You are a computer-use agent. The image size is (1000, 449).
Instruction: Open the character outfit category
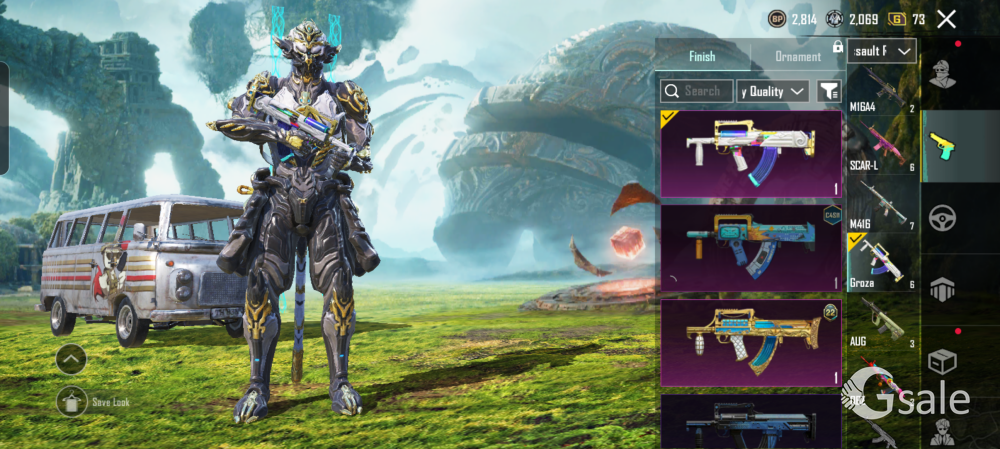pyautogui.click(x=941, y=74)
